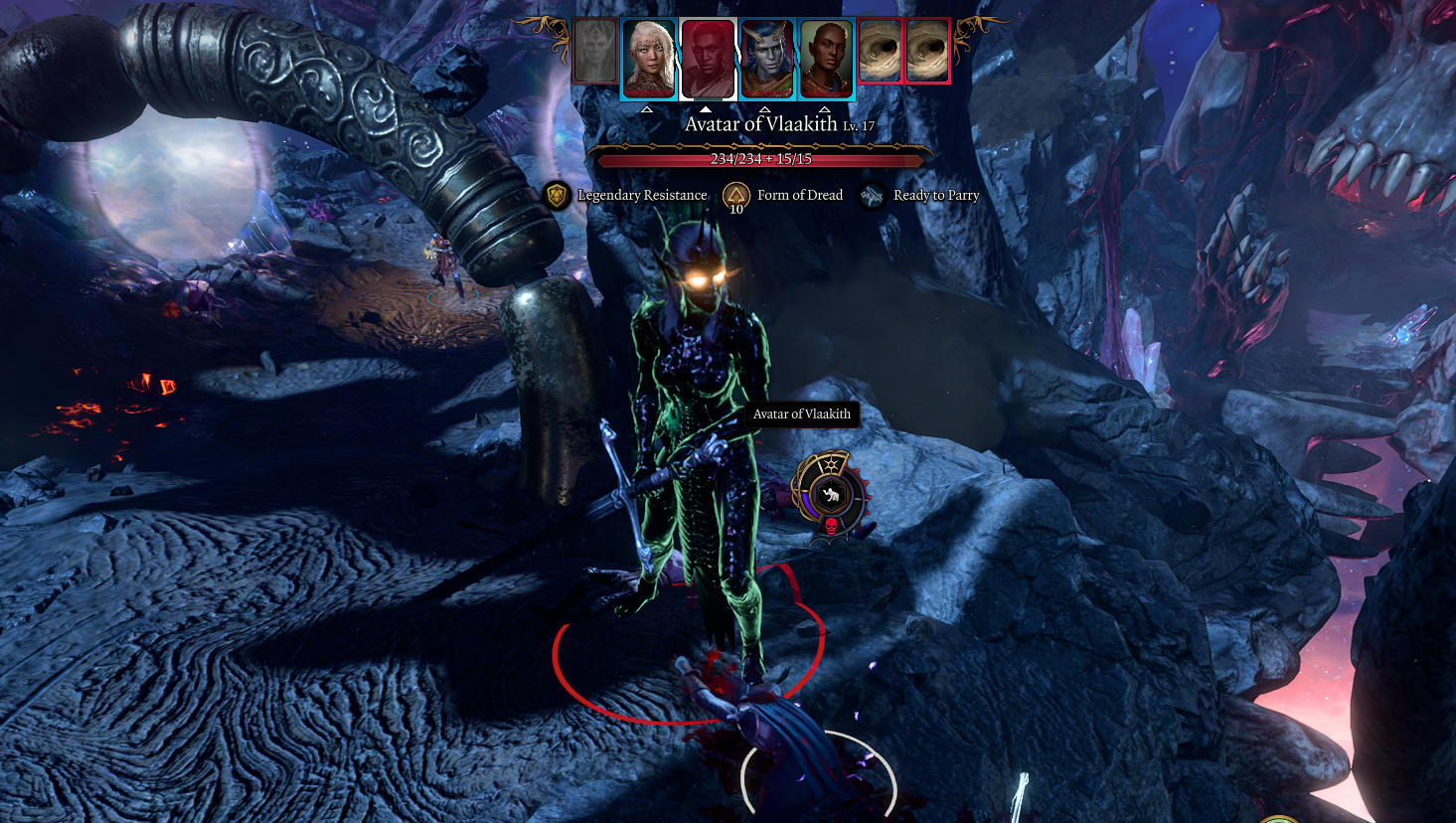This screenshot has width=1456, height=823.
Task: Inspect the Legendary Resistance condition icon
Action: 558,195
